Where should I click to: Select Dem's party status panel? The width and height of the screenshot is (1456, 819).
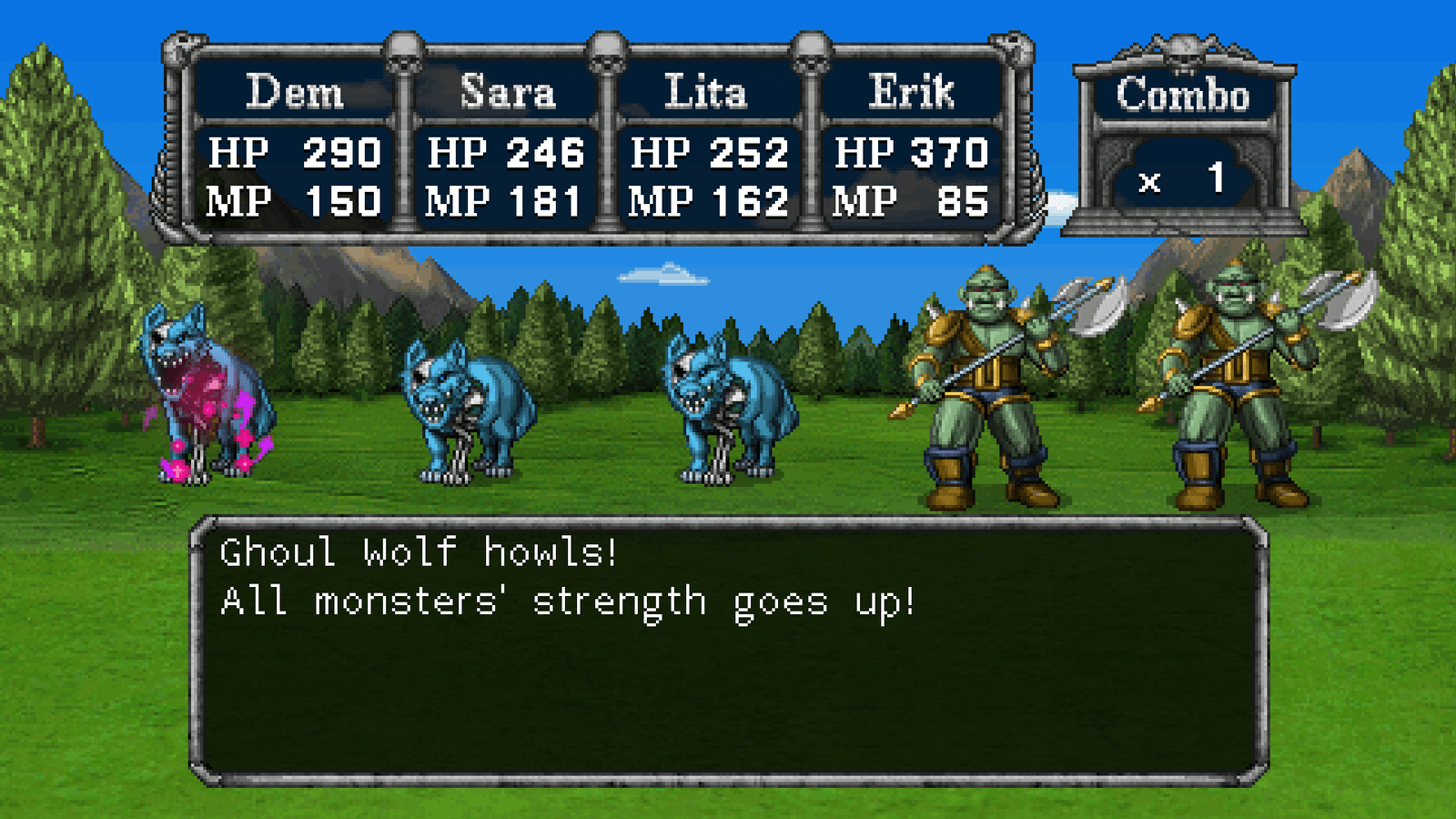(x=293, y=146)
